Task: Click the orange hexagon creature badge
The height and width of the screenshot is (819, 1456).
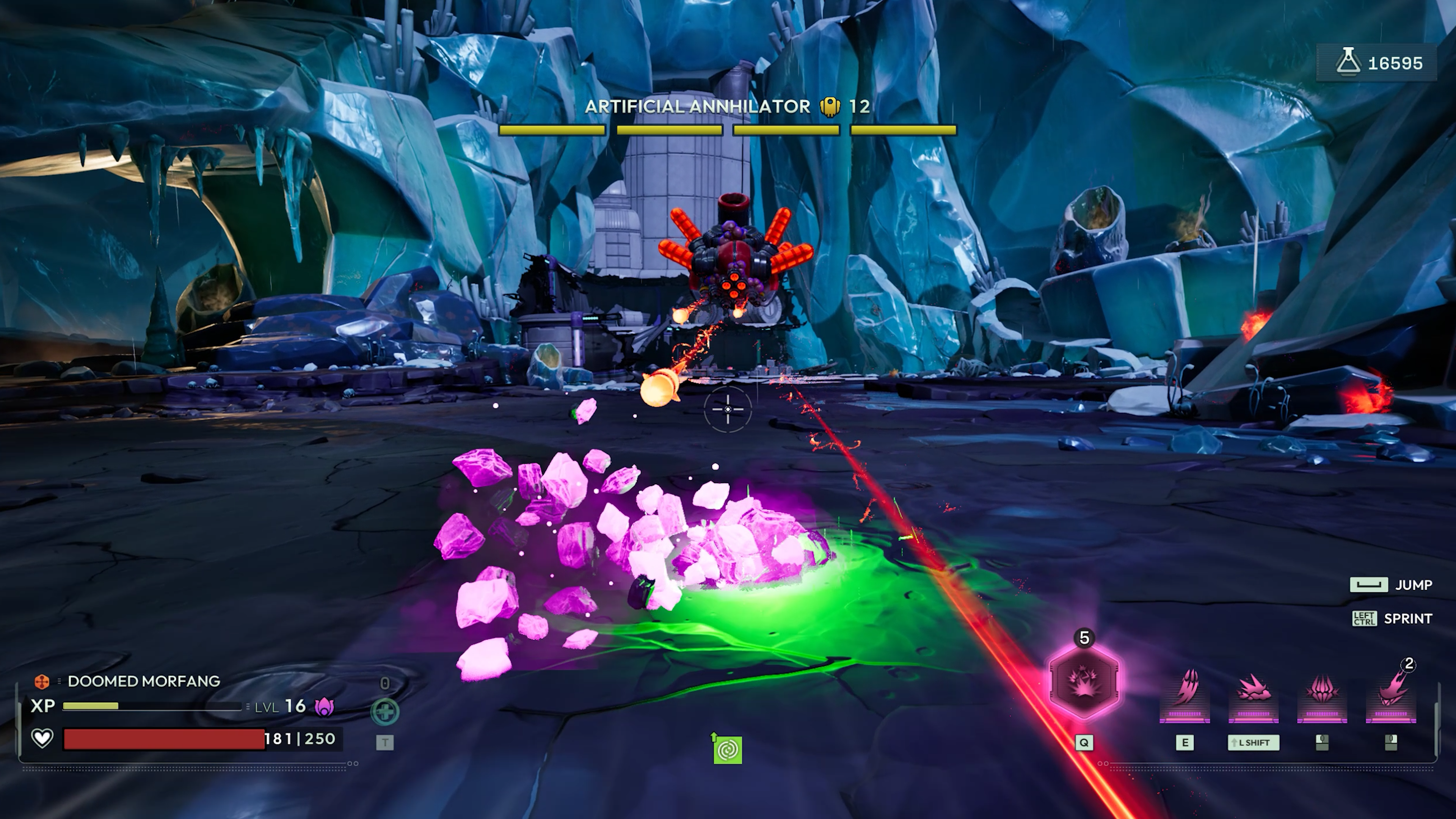Action: 42,682
